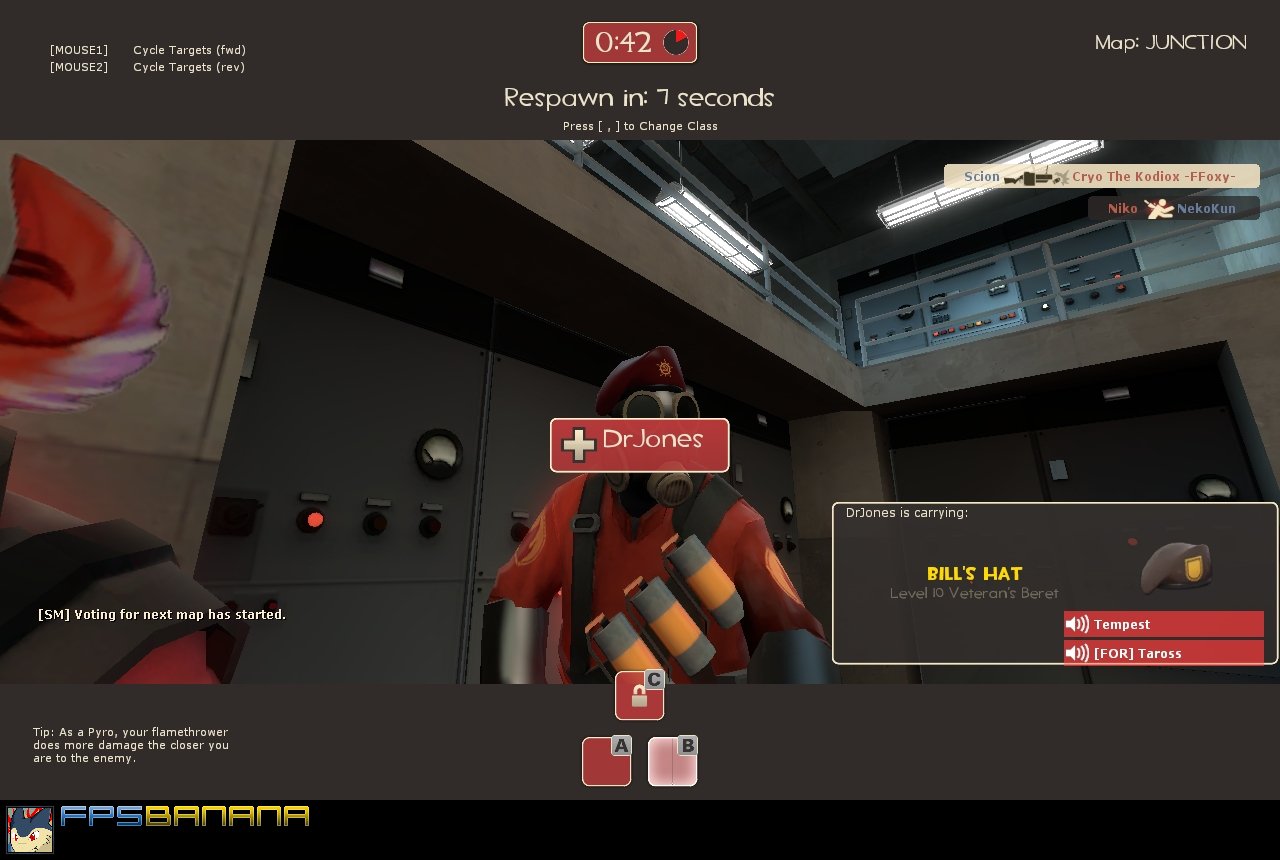Click the [SM] map voting notification
Viewport: 1280px width, 860px height.
161,614
